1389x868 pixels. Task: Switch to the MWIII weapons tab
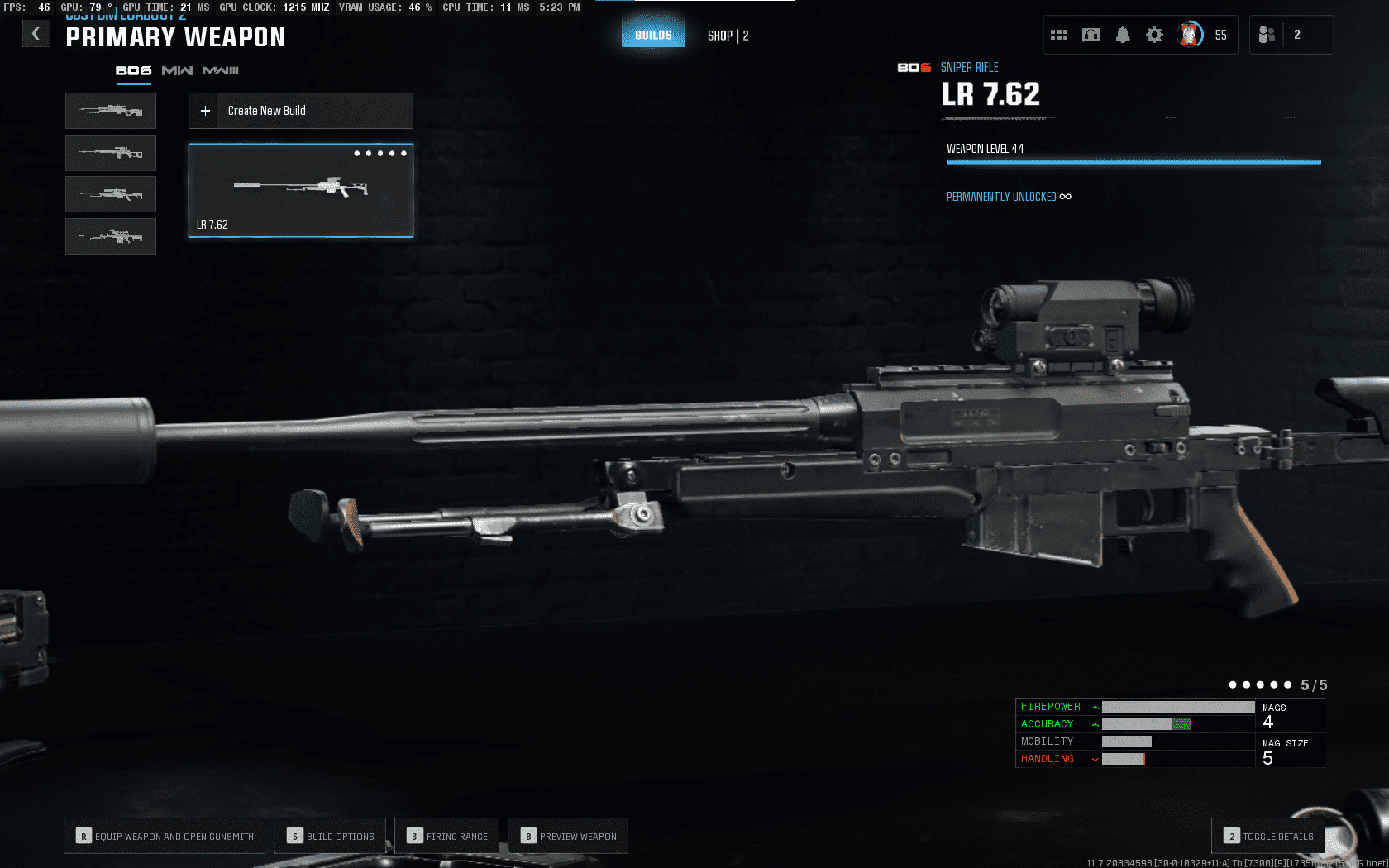220,71
